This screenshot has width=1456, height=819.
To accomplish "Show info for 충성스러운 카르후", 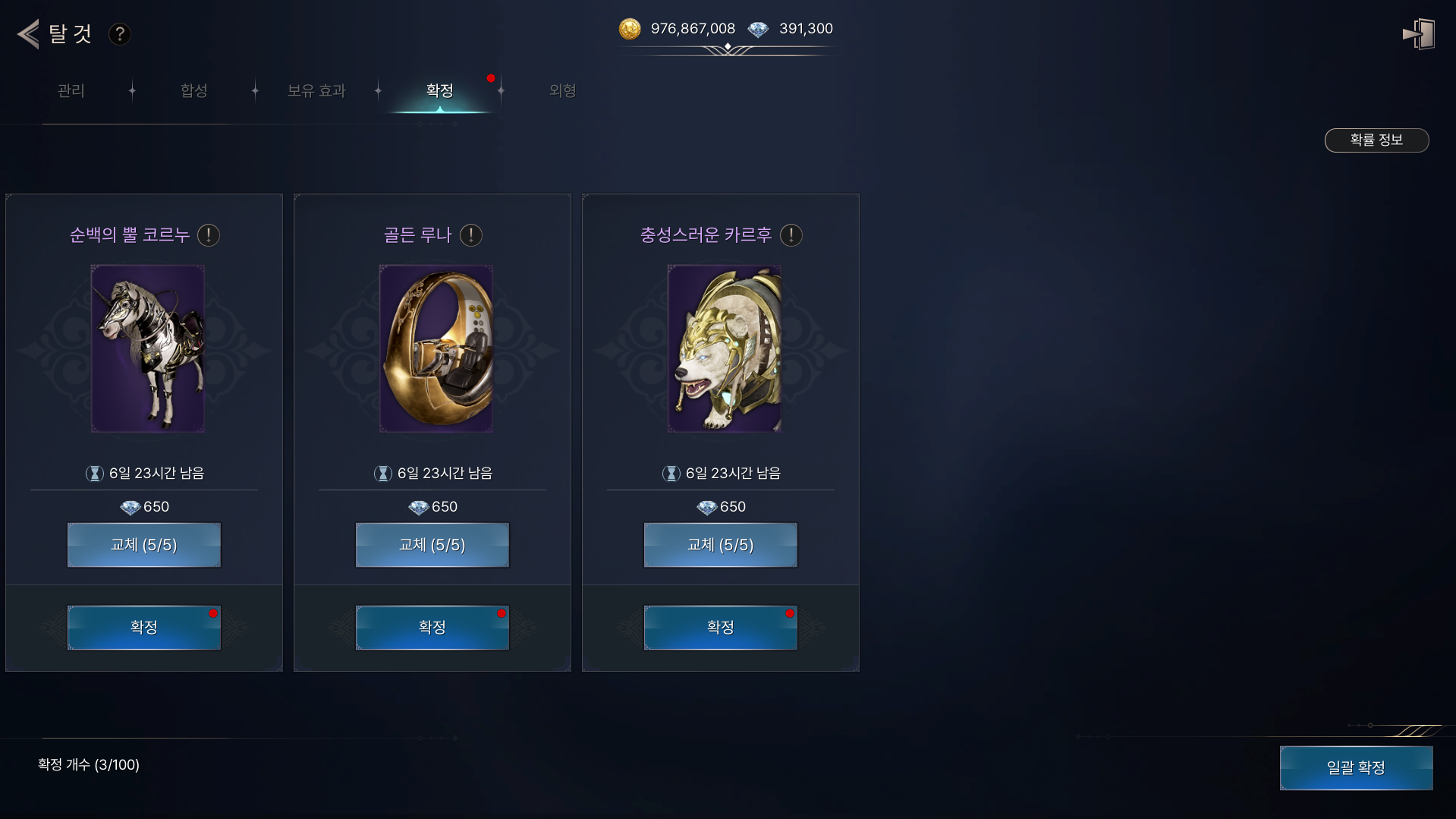I will click(791, 235).
